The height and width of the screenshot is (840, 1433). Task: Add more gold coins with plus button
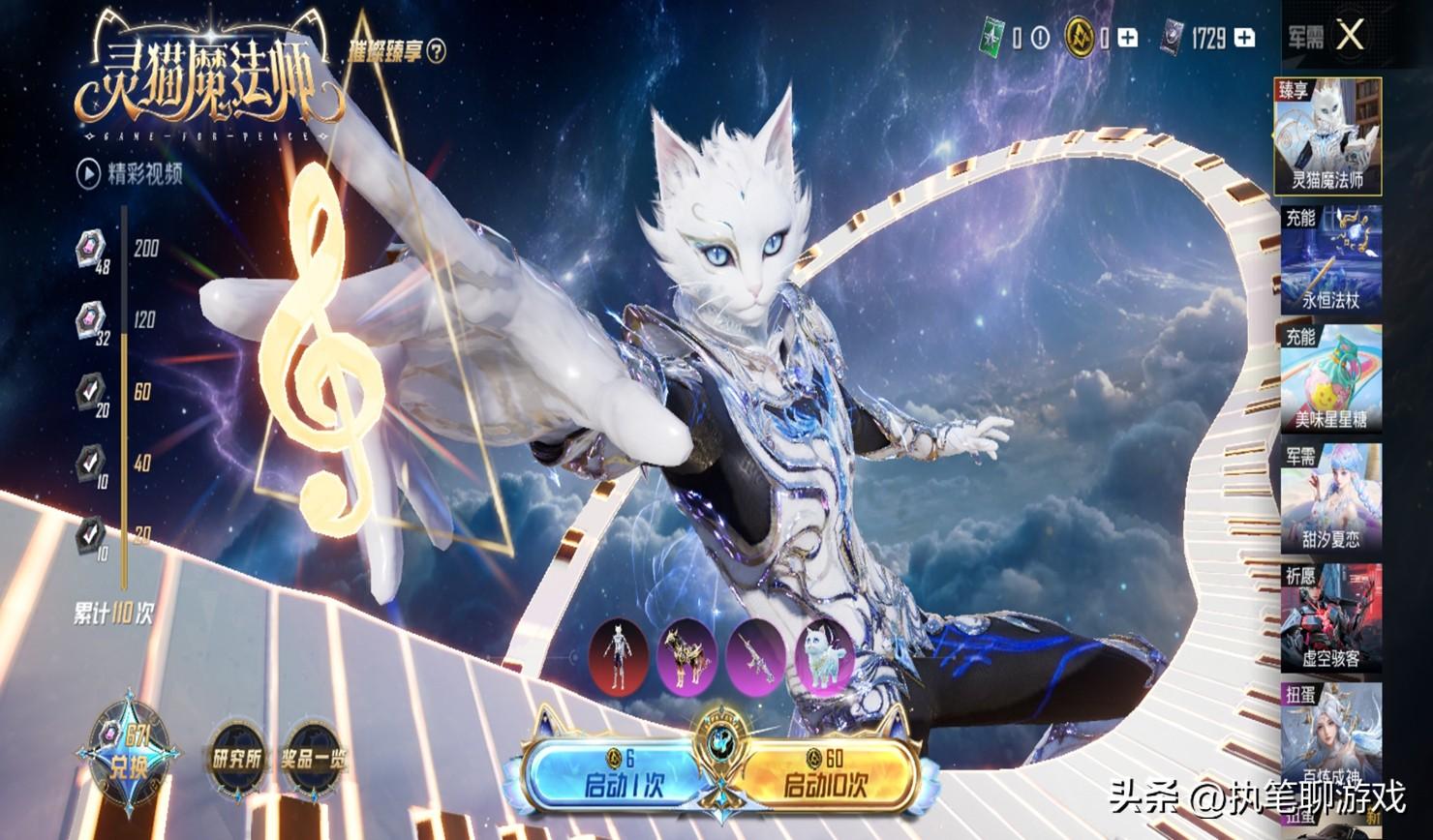(1127, 38)
